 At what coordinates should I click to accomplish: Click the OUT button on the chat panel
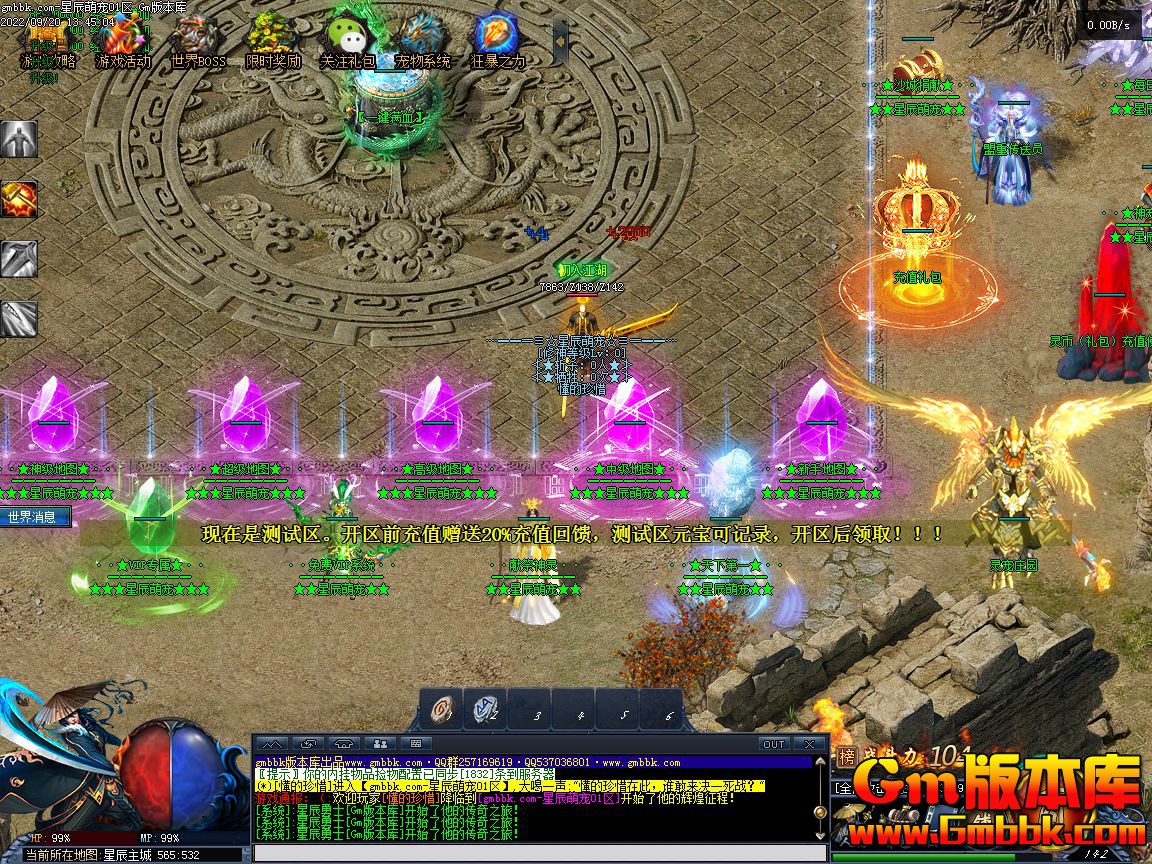coord(774,744)
